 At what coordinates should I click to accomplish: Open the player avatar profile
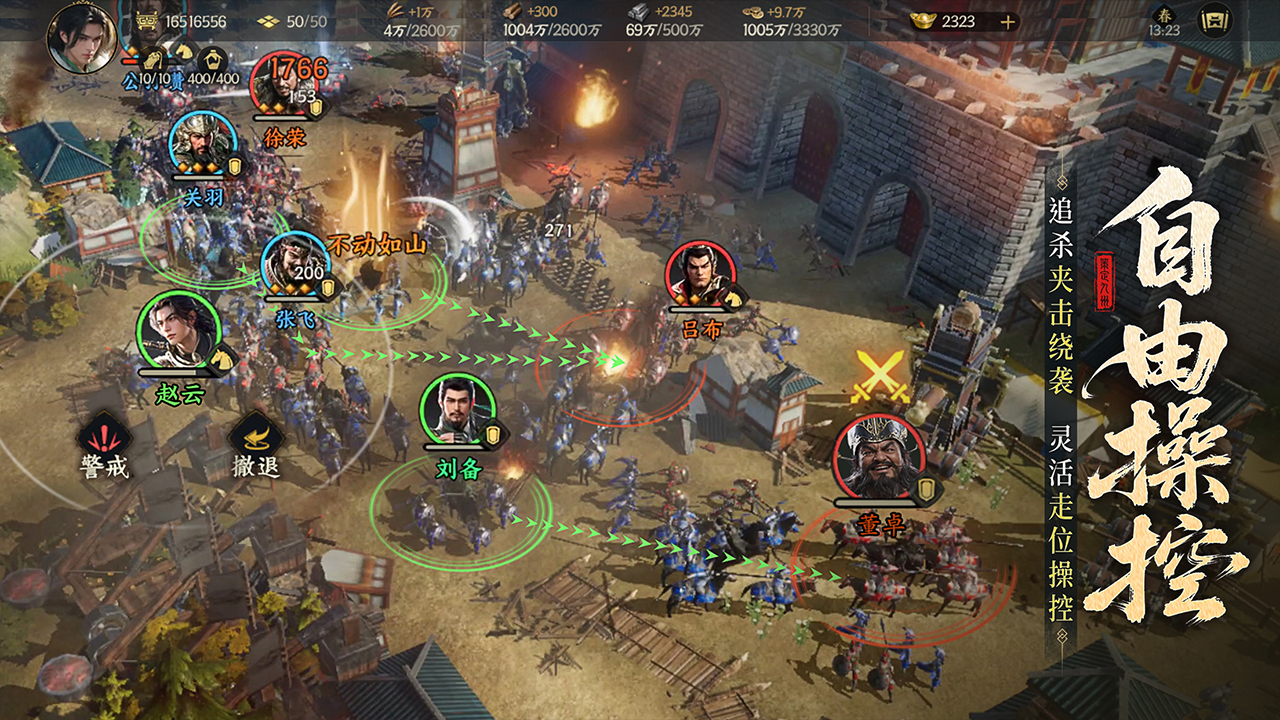tap(82, 39)
